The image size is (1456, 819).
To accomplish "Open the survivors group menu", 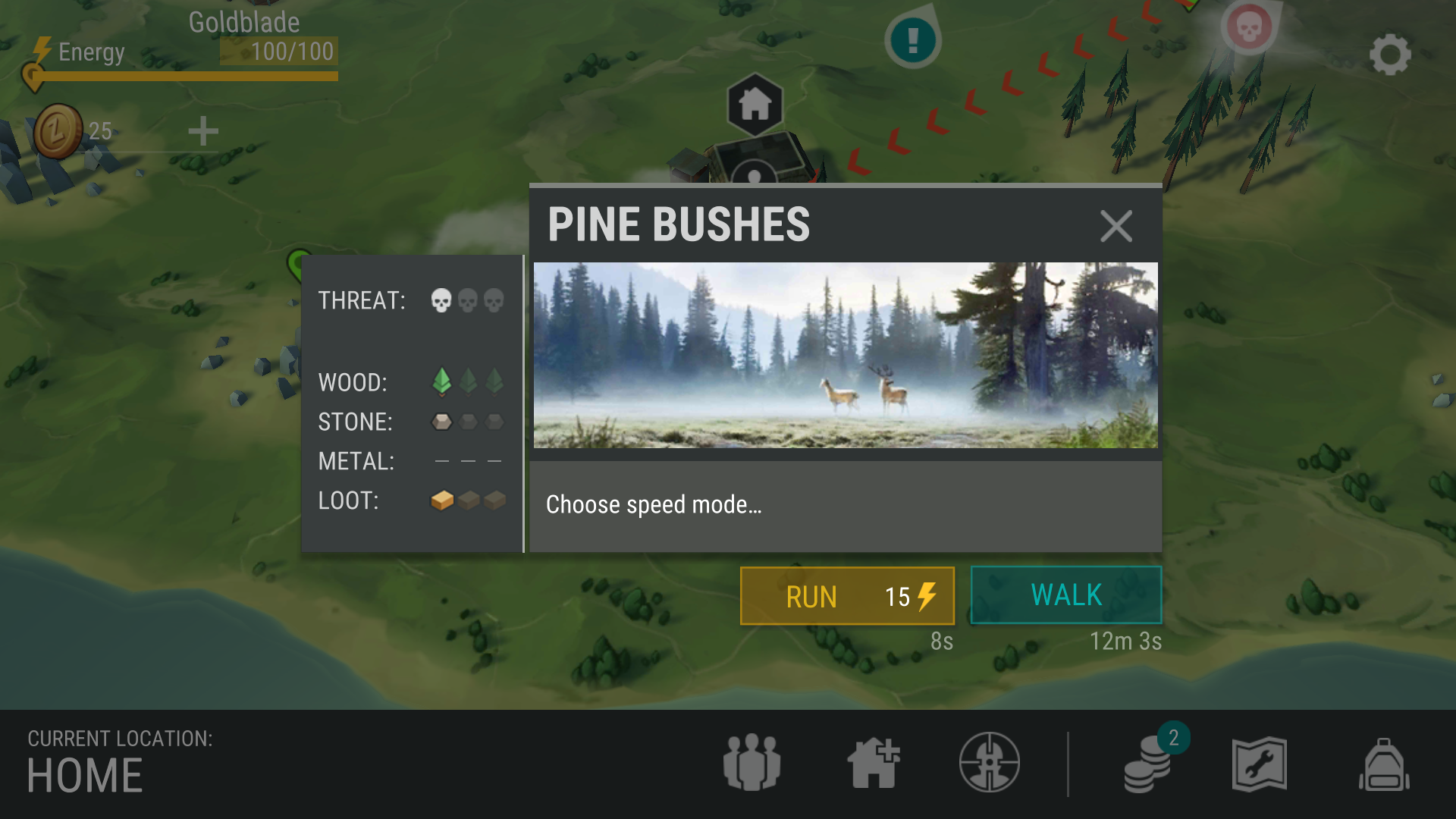I will [x=752, y=762].
